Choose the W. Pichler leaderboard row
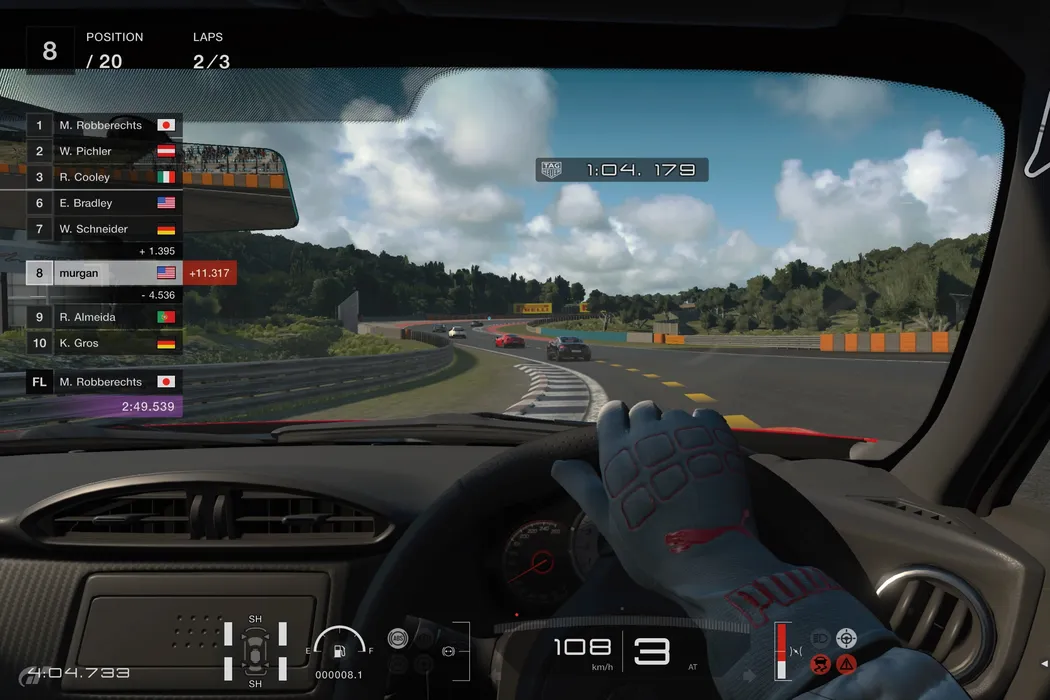 pyautogui.click(x=102, y=151)
